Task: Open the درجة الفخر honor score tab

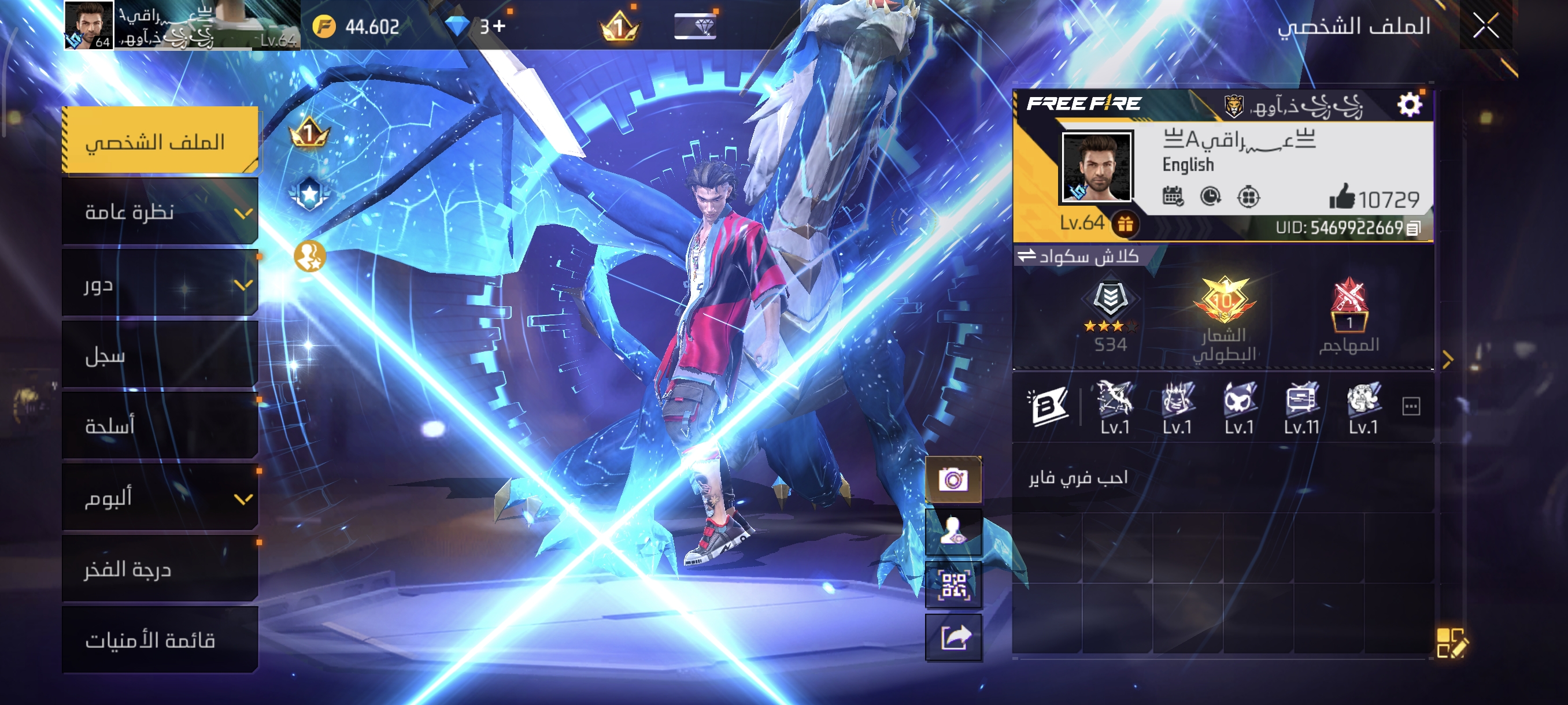Action: 160,569
